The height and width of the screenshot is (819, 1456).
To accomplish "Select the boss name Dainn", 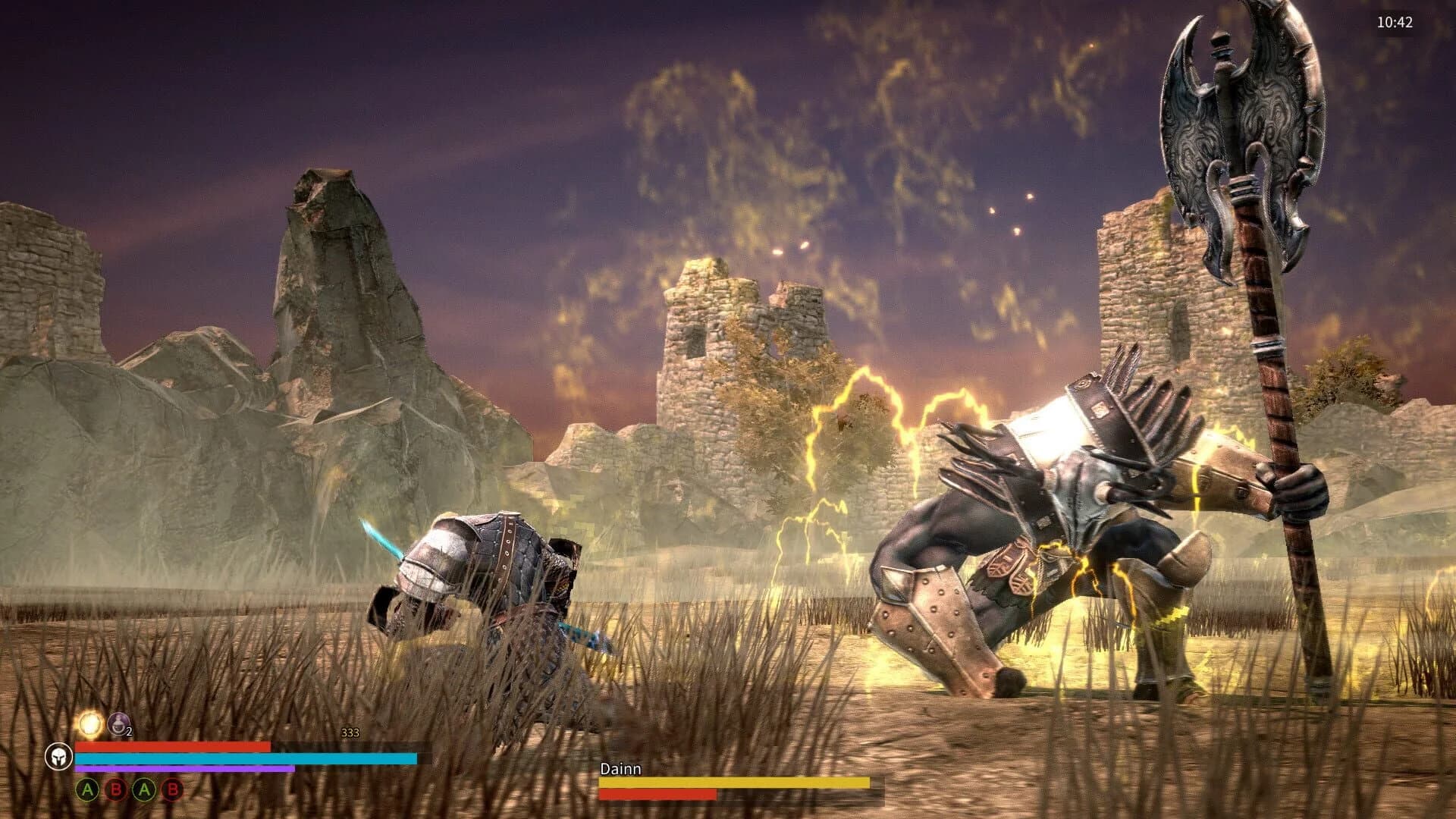I will pos(620,768).
